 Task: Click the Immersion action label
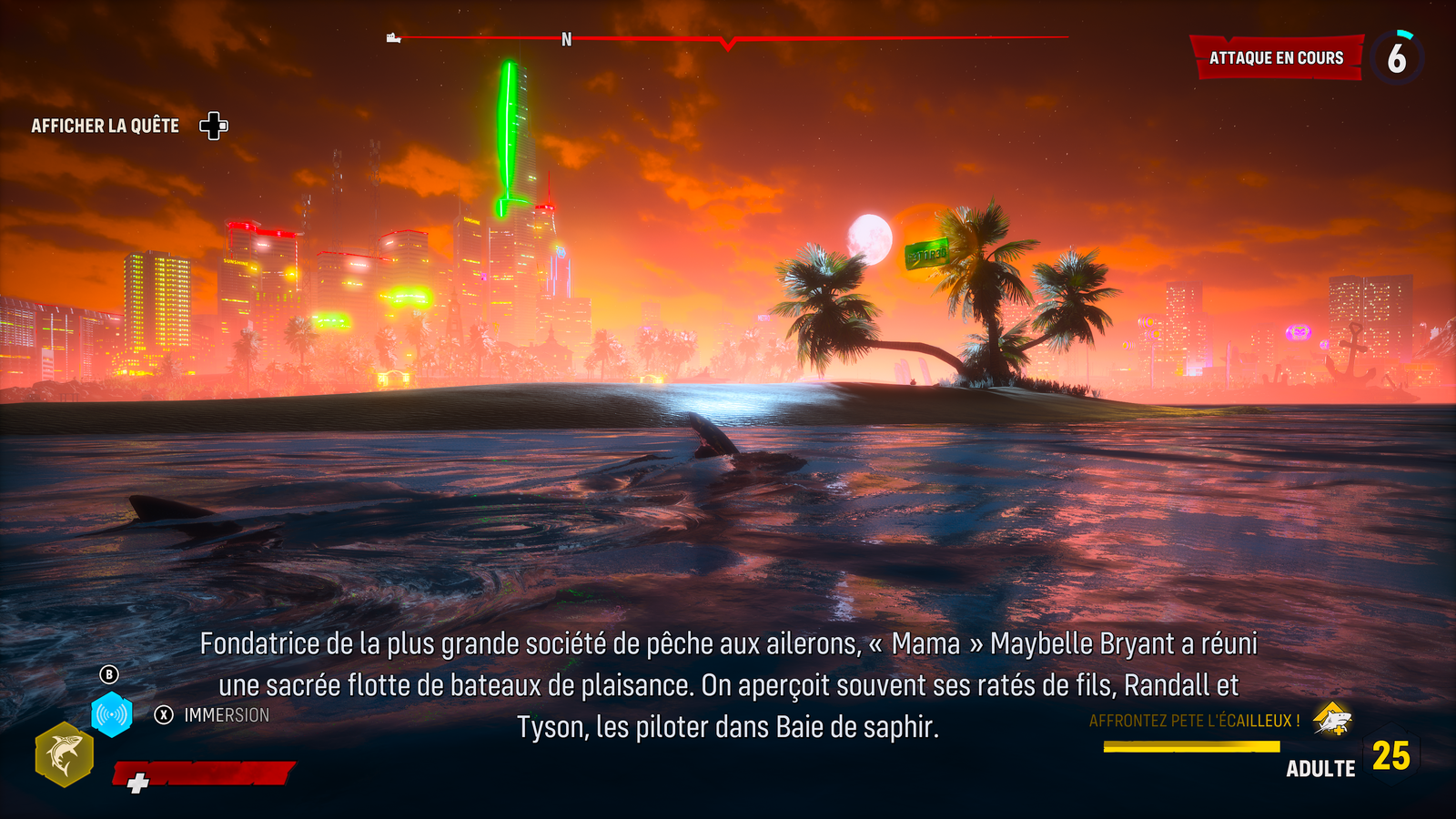(227, 715)
